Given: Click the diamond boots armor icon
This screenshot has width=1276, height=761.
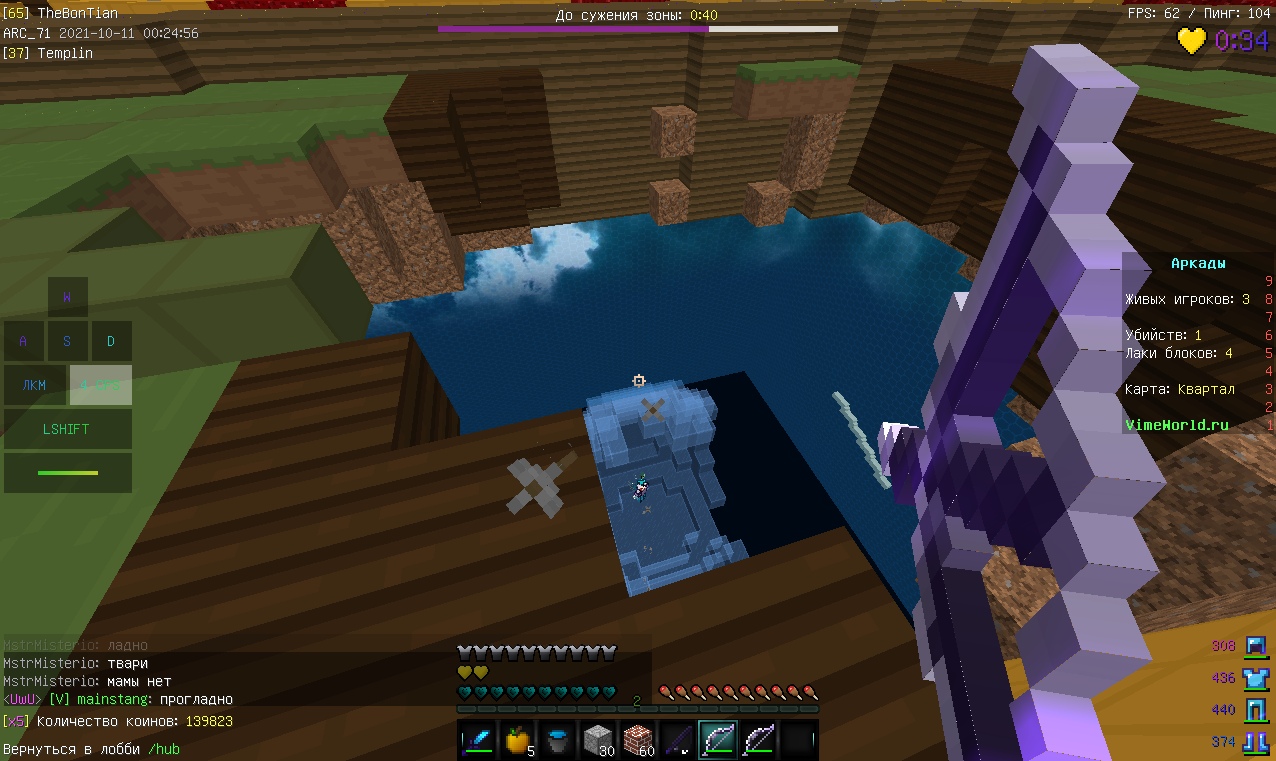Looking at the screenshot, I should 1255,742.
